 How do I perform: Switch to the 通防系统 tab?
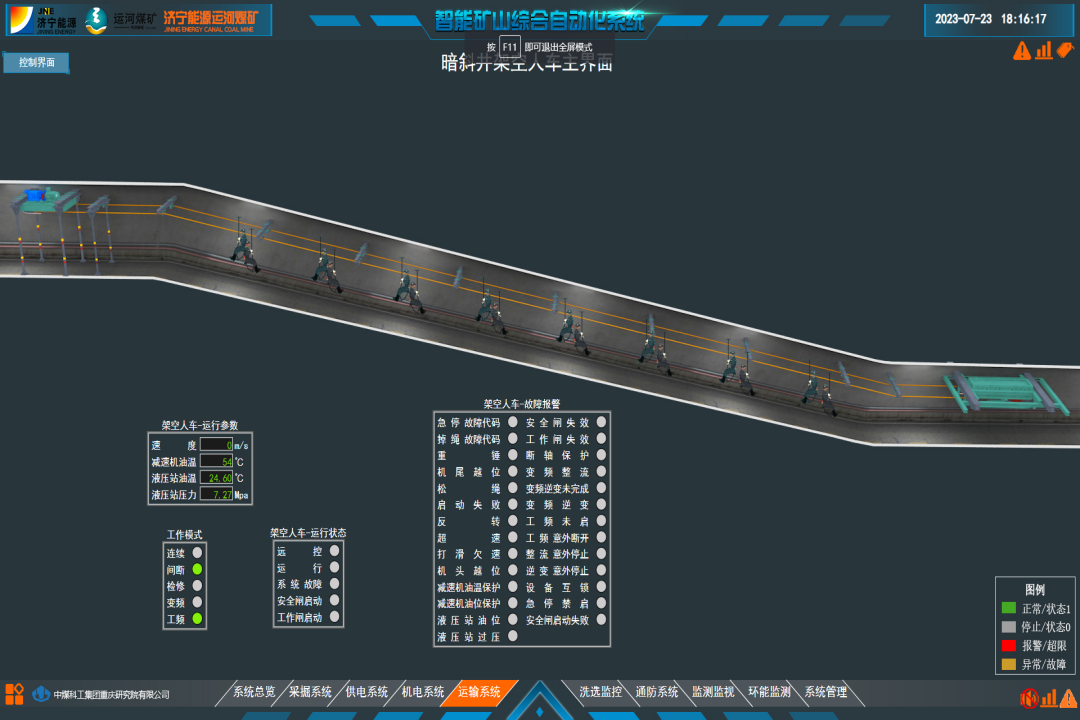click(x=657, y=692)
